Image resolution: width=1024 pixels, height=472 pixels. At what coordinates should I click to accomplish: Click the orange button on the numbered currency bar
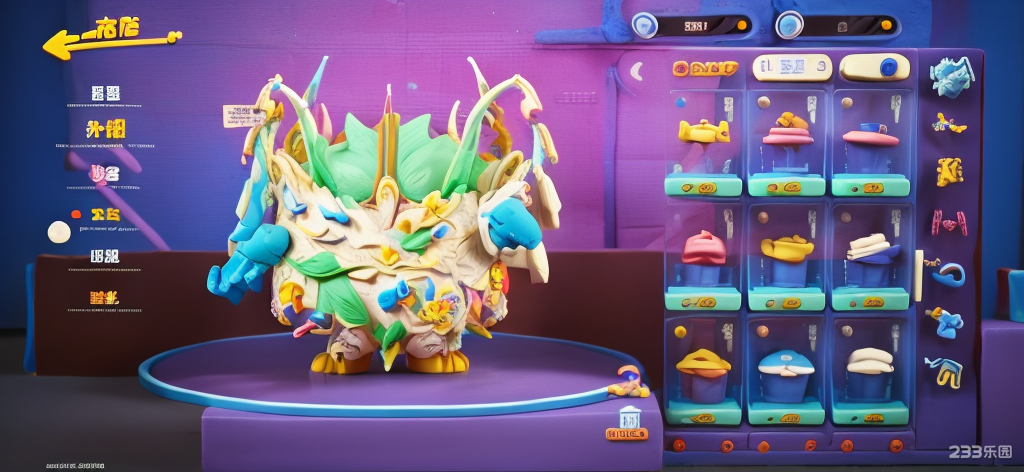tap(741, 25)
